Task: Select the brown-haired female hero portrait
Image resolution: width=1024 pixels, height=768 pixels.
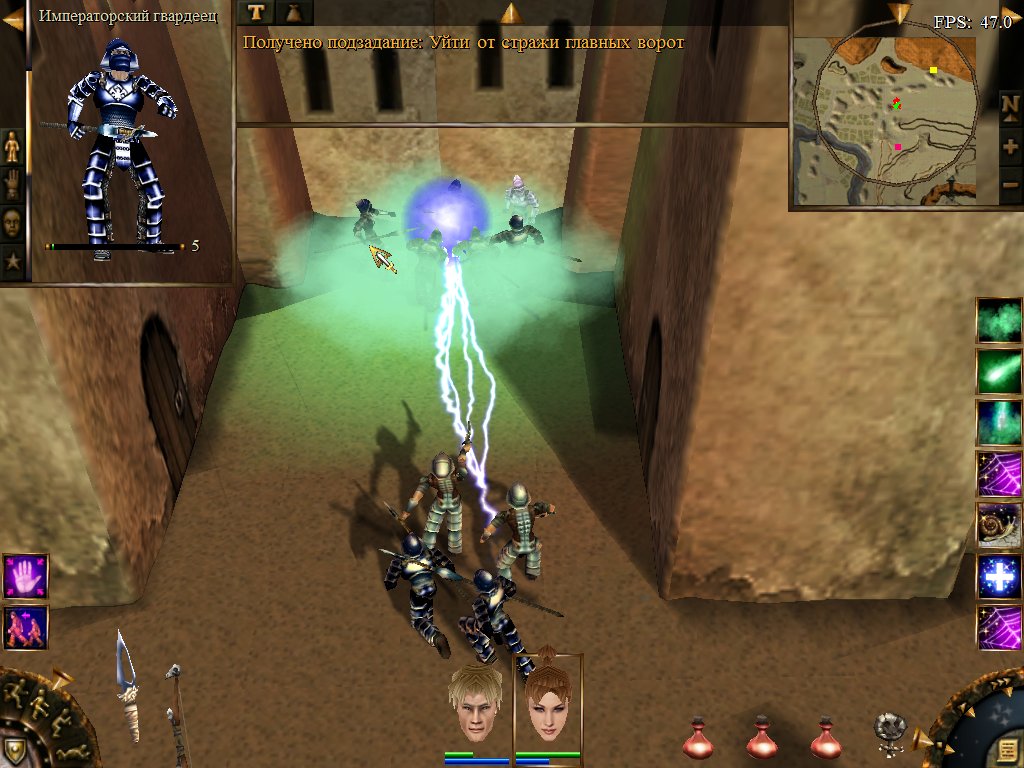Action: tap(547, 704)
